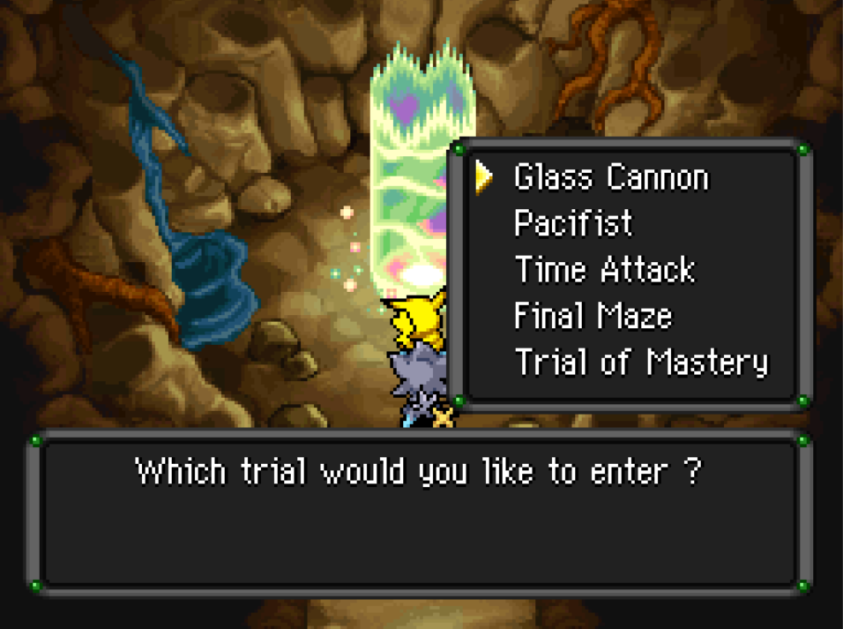The height and width of the screenshot is (629, 843).
Task: Enter the Time Attack trial
Action: (604, 269)
